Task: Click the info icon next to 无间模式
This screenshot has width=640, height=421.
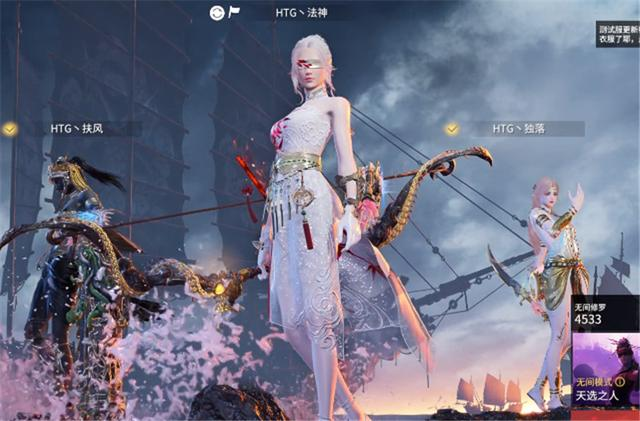Action: [620, 382]
